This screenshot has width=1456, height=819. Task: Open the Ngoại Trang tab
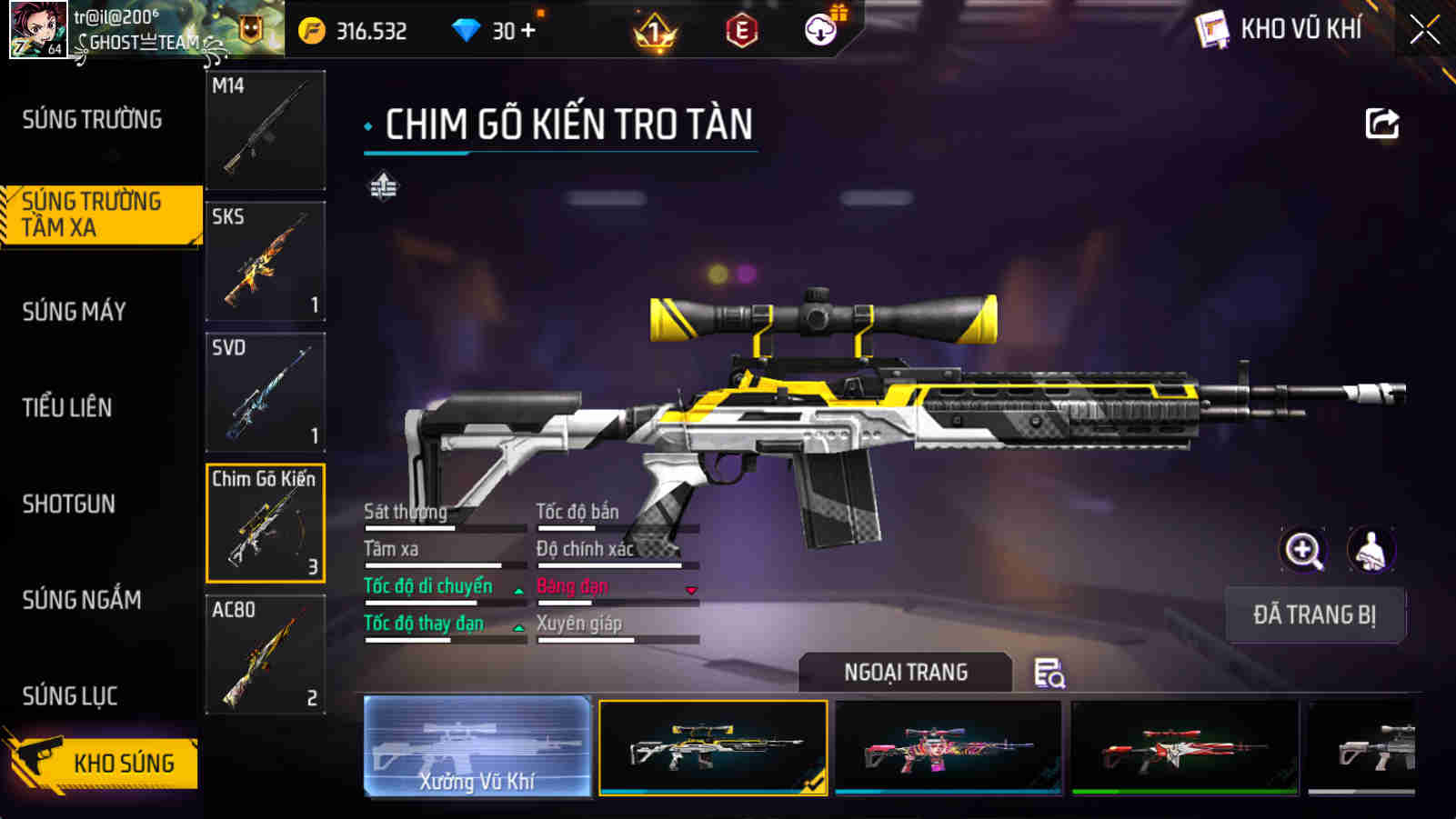pyautogui.click(x=904, y=673)
